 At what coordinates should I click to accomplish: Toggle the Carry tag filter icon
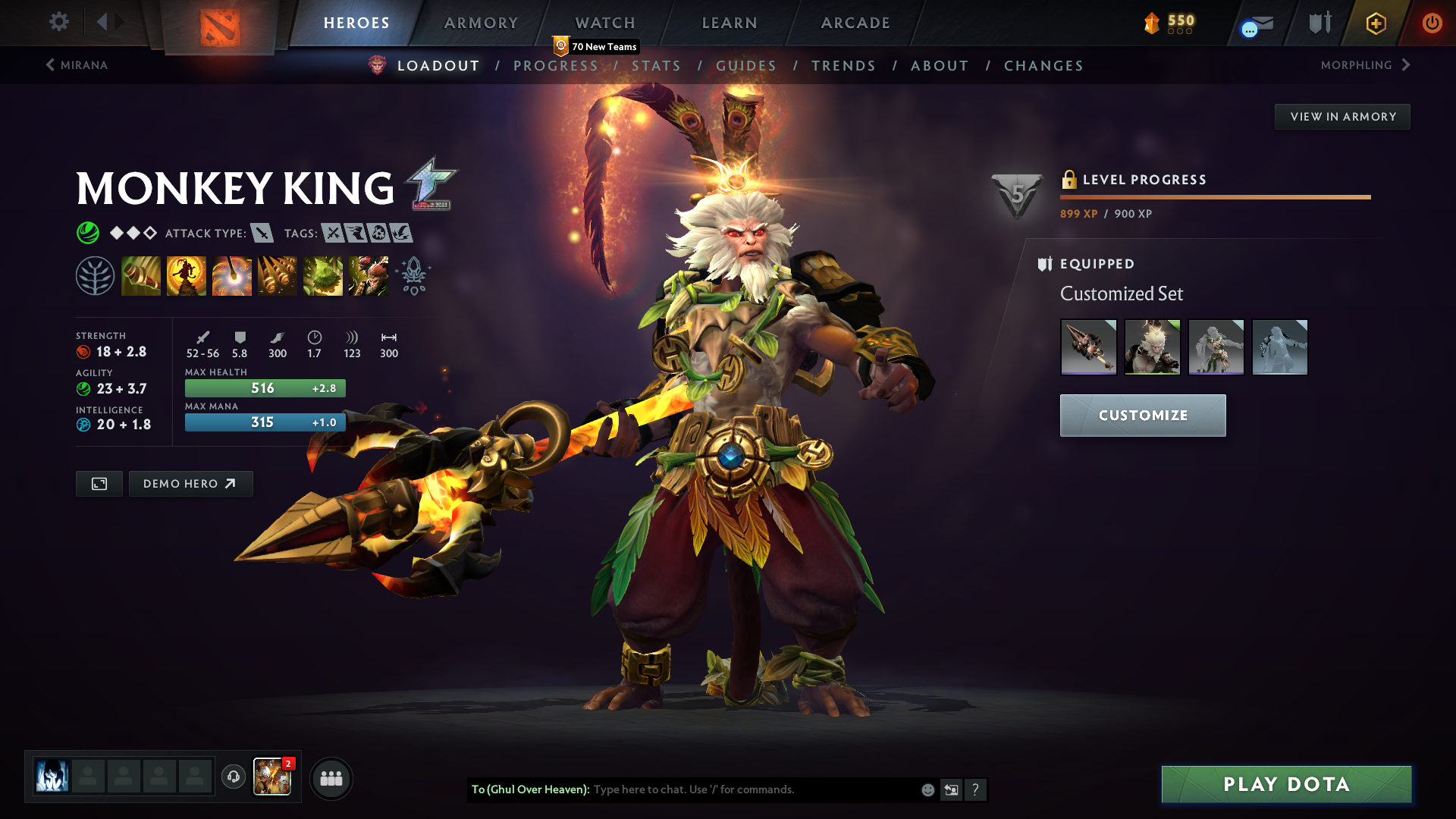click(331, 234)
